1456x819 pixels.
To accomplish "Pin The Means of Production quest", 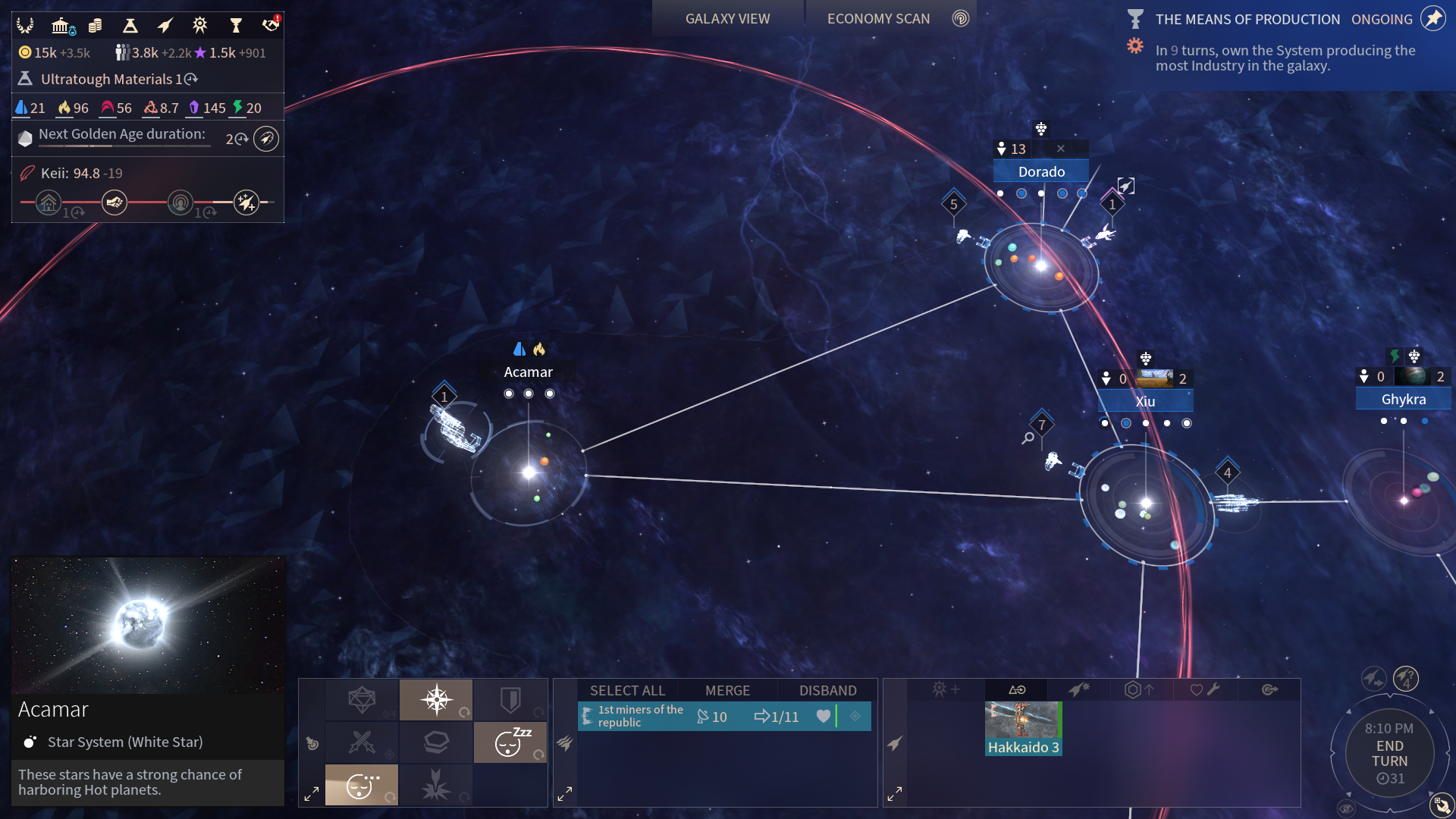I will tap(1432, 19).
